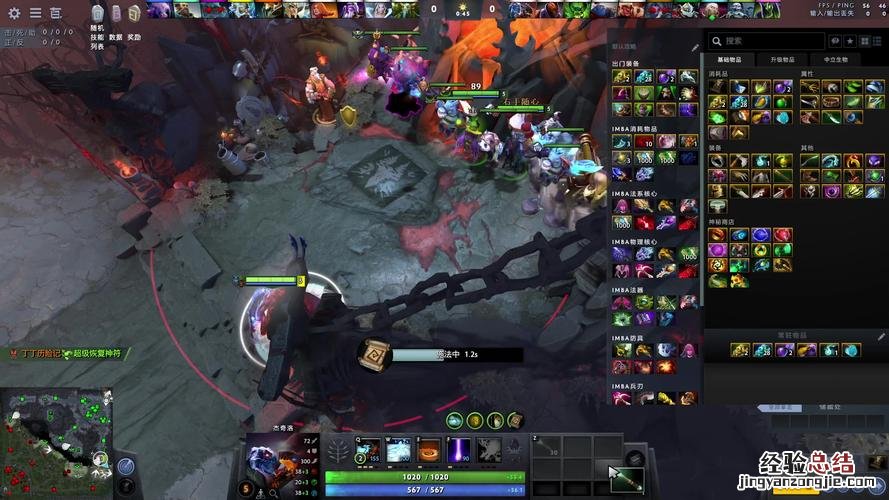Activate the orange ring third ability

pos(429,450)
